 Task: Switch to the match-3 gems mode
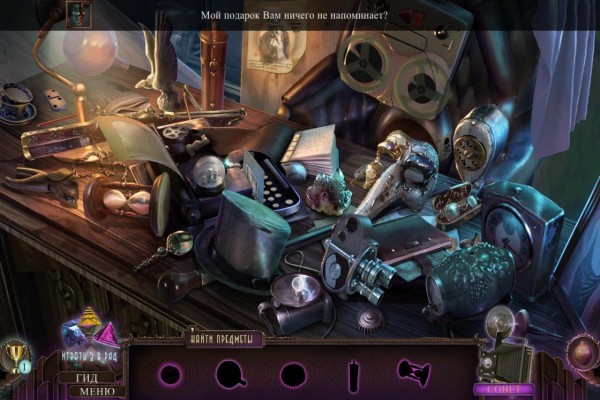click(x=88, y=330)
